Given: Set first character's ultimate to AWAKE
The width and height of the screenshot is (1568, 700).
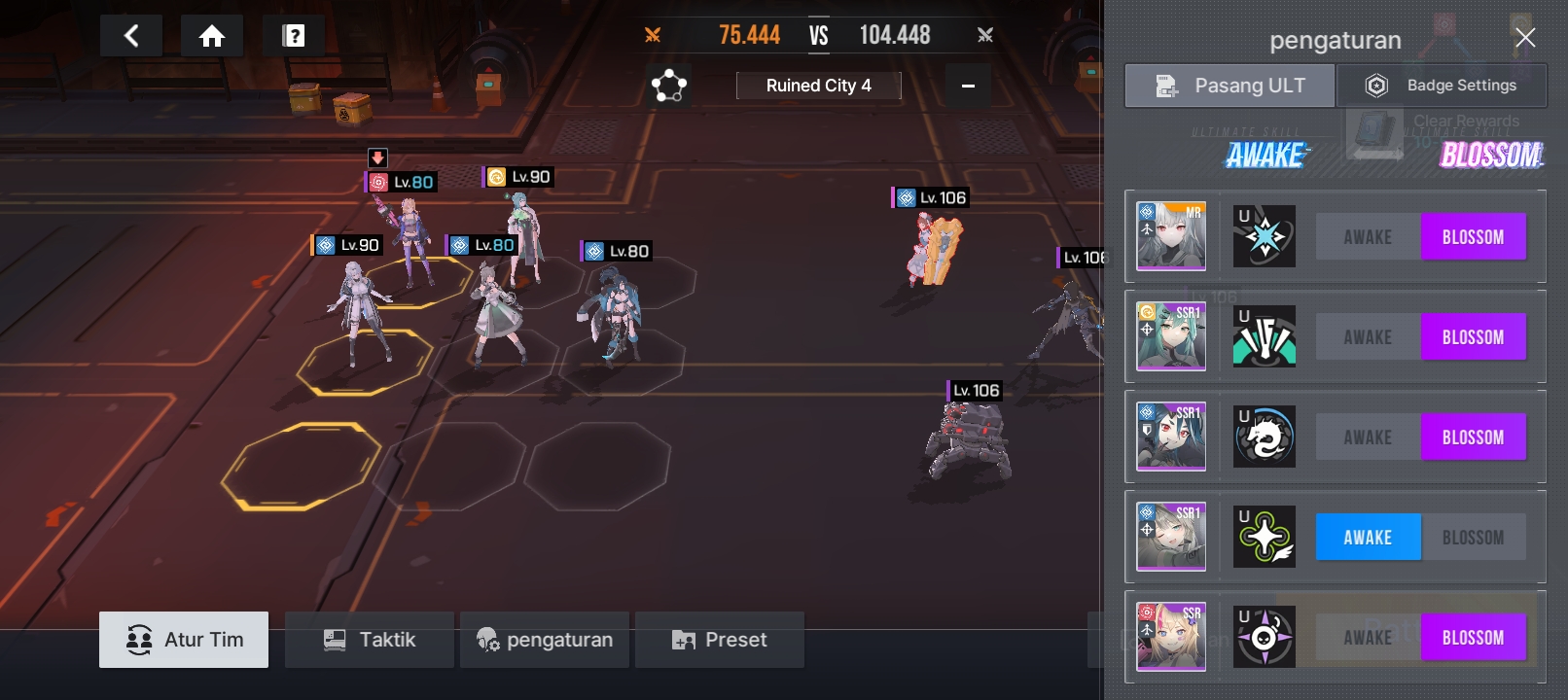Looking at the screenshot, I should click(1368, 237).
